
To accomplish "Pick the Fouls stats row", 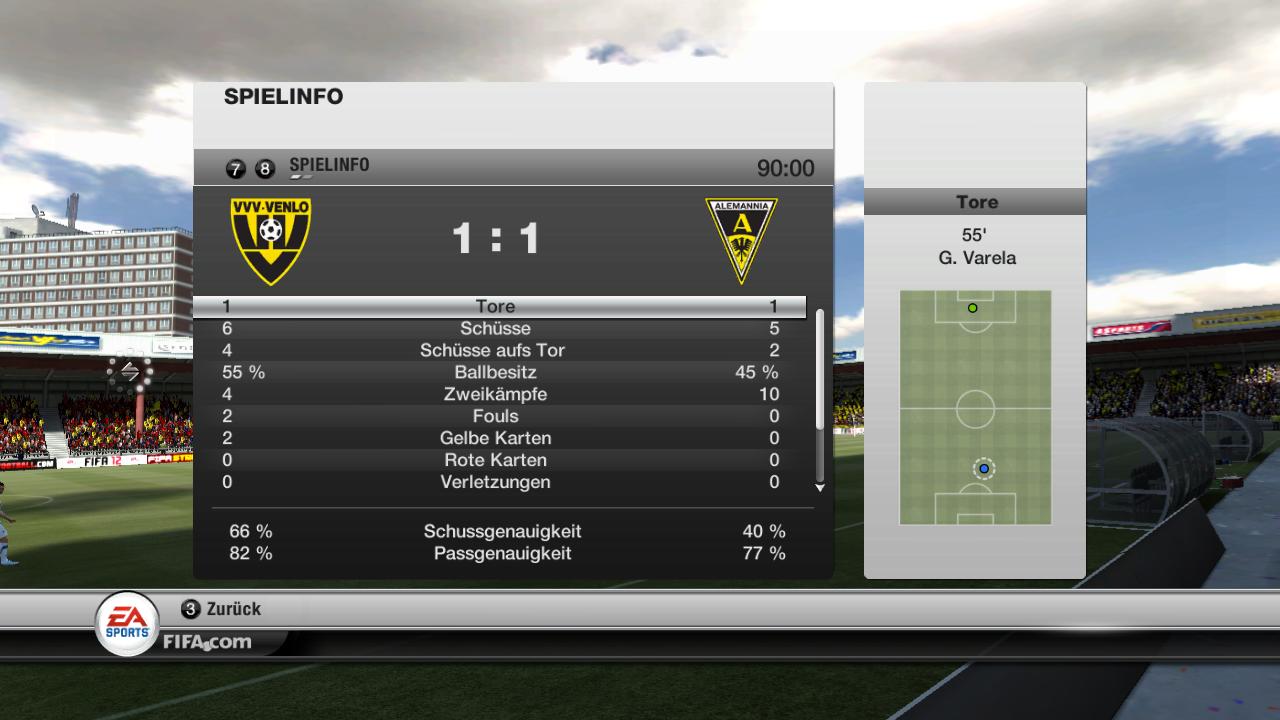I will click(x=497, y=416).
